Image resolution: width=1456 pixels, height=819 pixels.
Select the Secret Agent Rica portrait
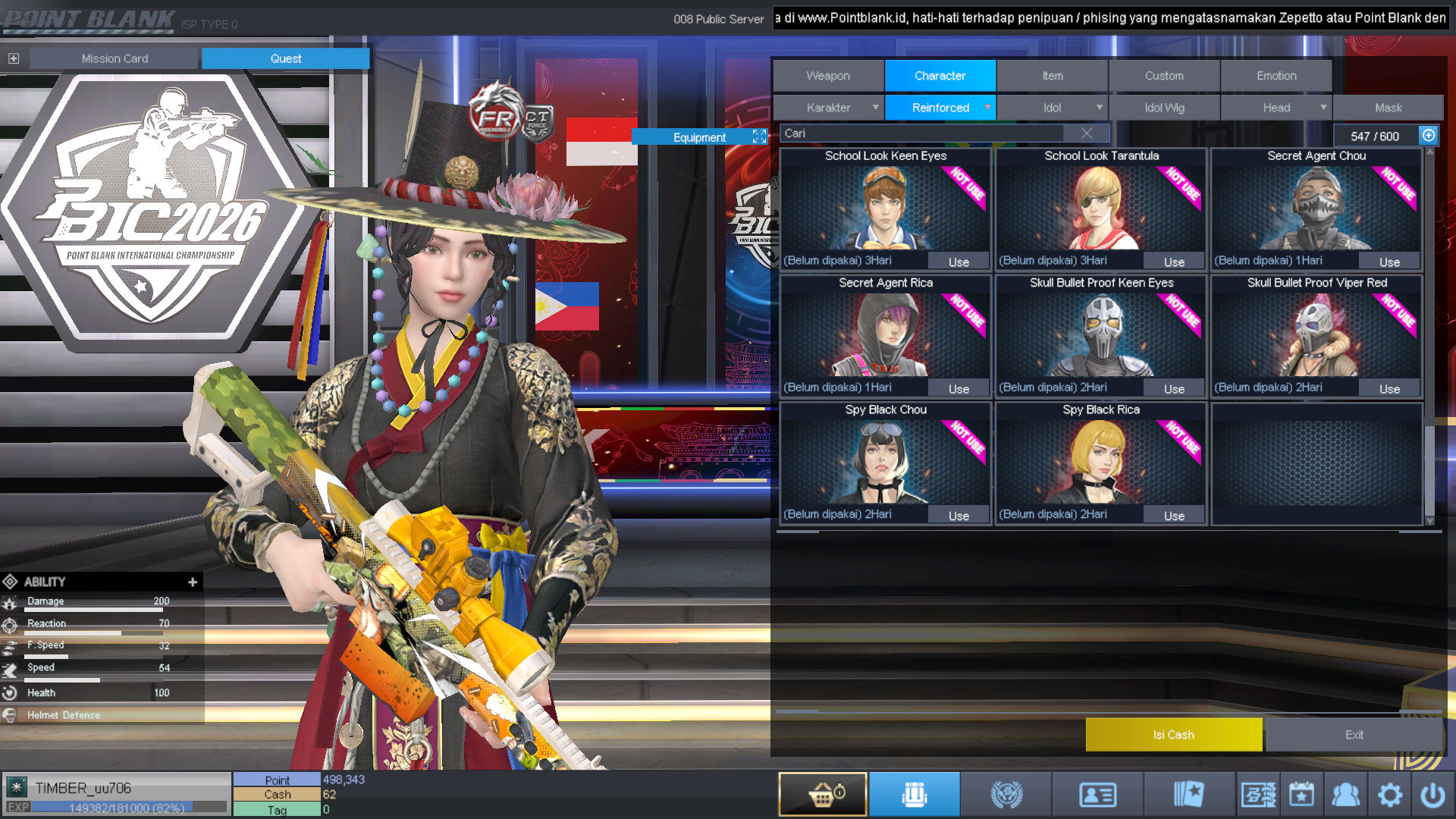pyautogui.click(x=885, y=335)
